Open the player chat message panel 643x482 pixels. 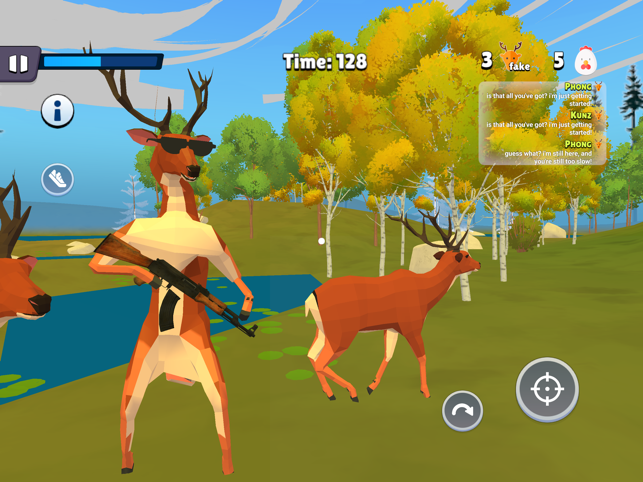(x=541, y=123)
